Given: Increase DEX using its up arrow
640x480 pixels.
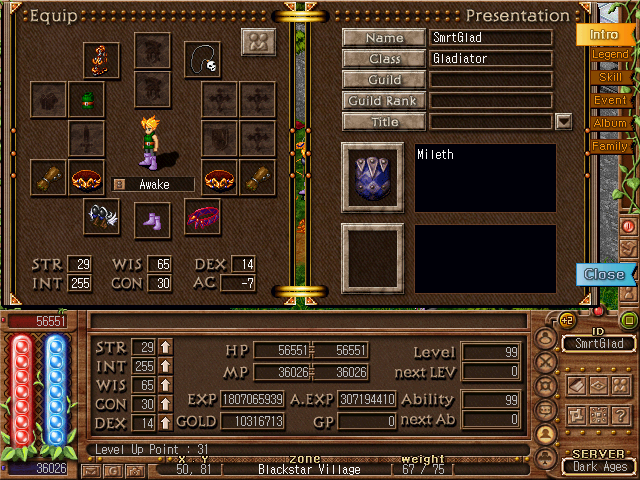Looking at the screenshot, I should pos(166,423).
